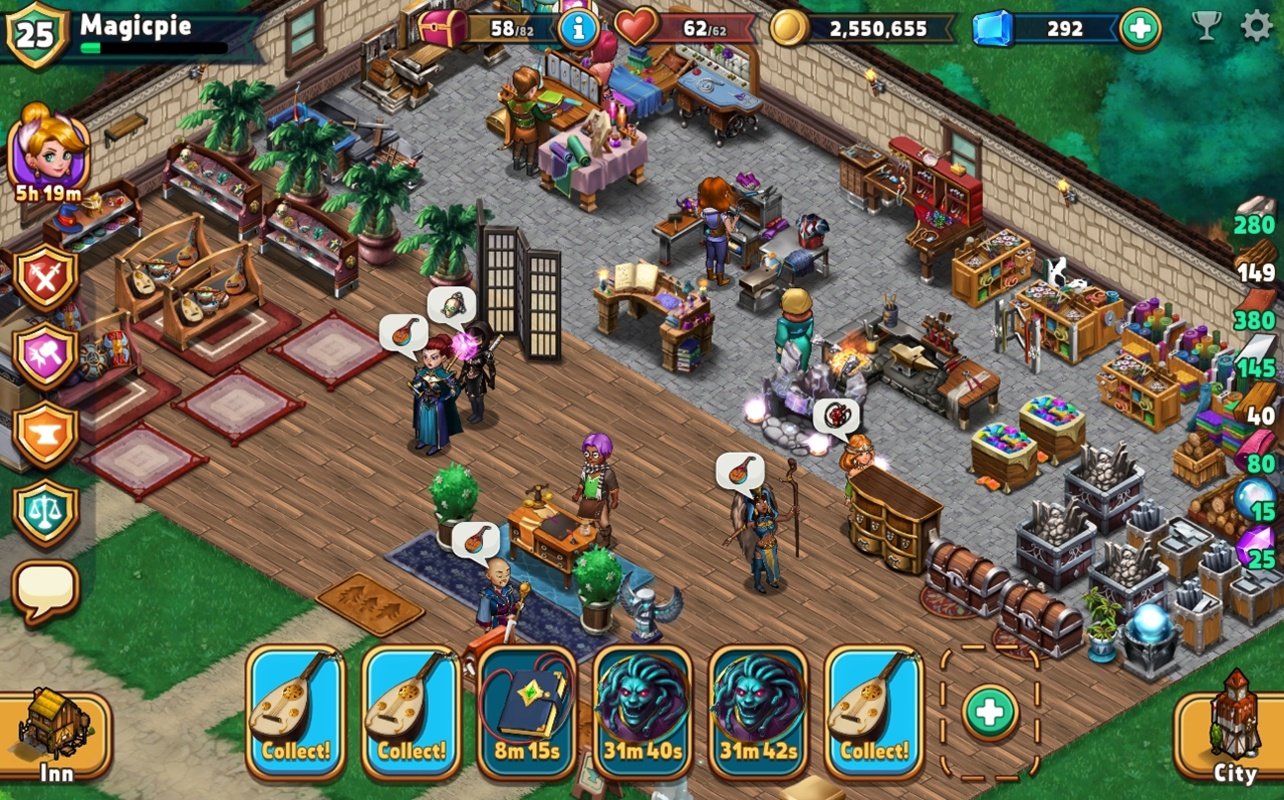Select the mask craft showing 31m 42s
The height and width of the screenshot is (800, 1284).
757,710
